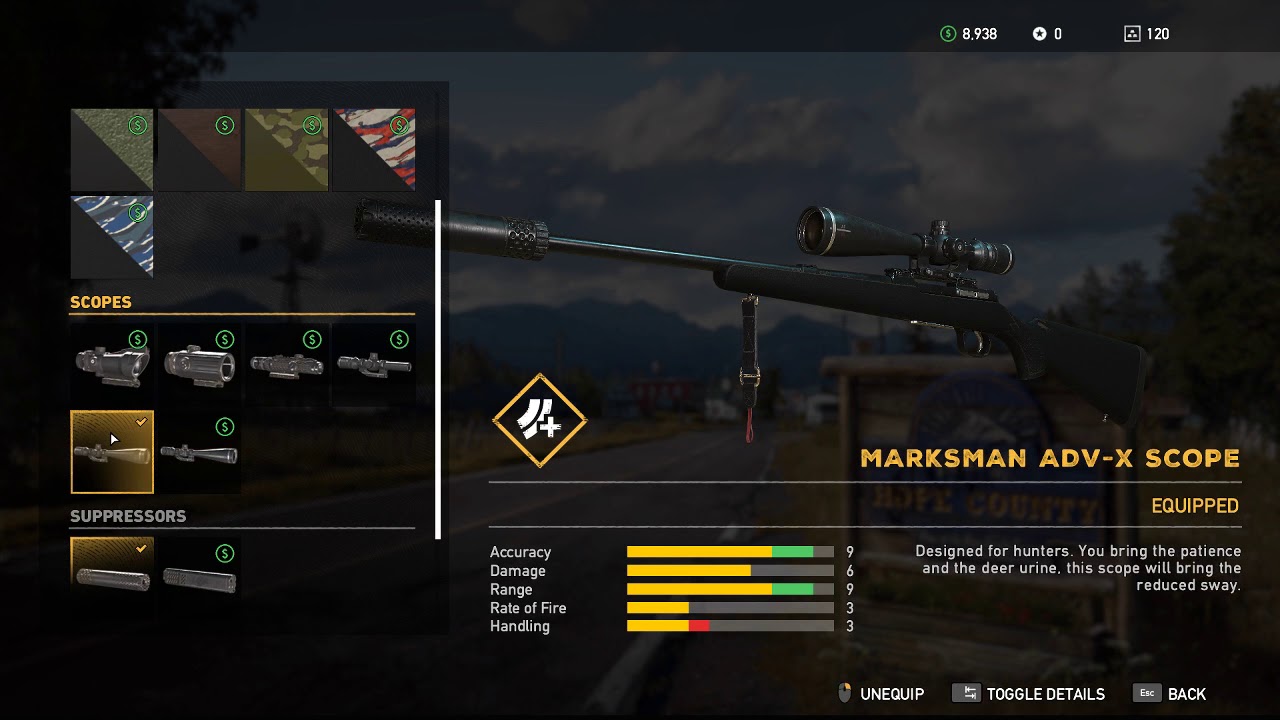Select the green textured weapon skin
The width and height of the screenshot is (1280, 720).
(112, 149)
